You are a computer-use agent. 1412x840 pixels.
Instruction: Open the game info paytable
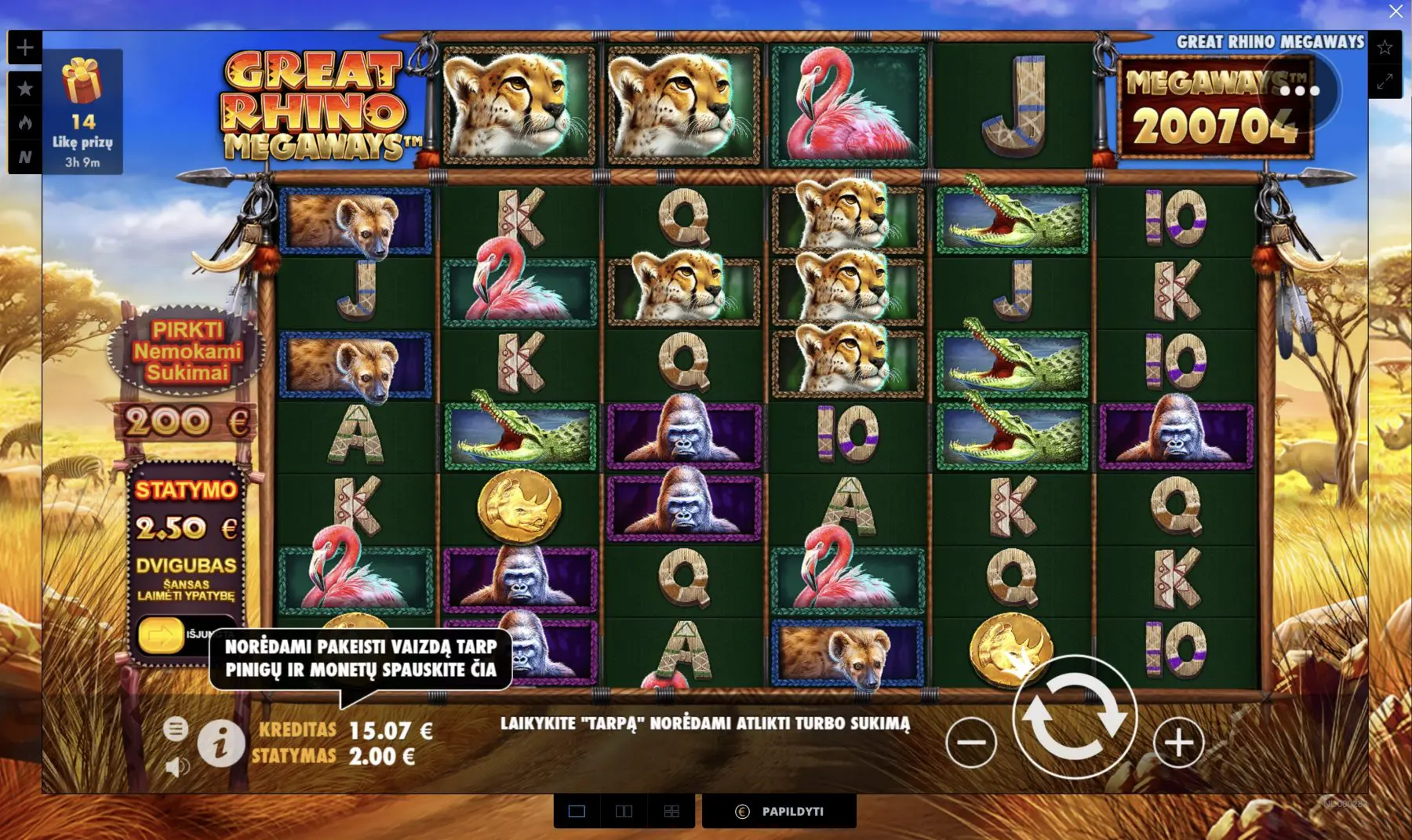click(x=220, y=743)
